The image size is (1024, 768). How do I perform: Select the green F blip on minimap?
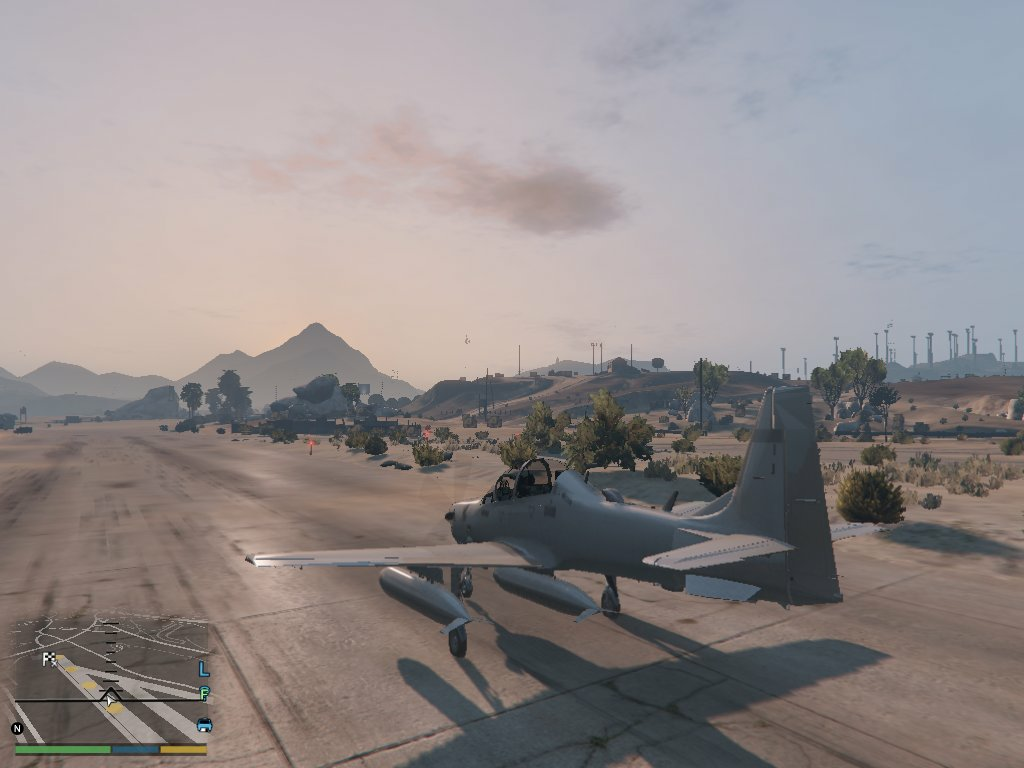pos(204,693)
